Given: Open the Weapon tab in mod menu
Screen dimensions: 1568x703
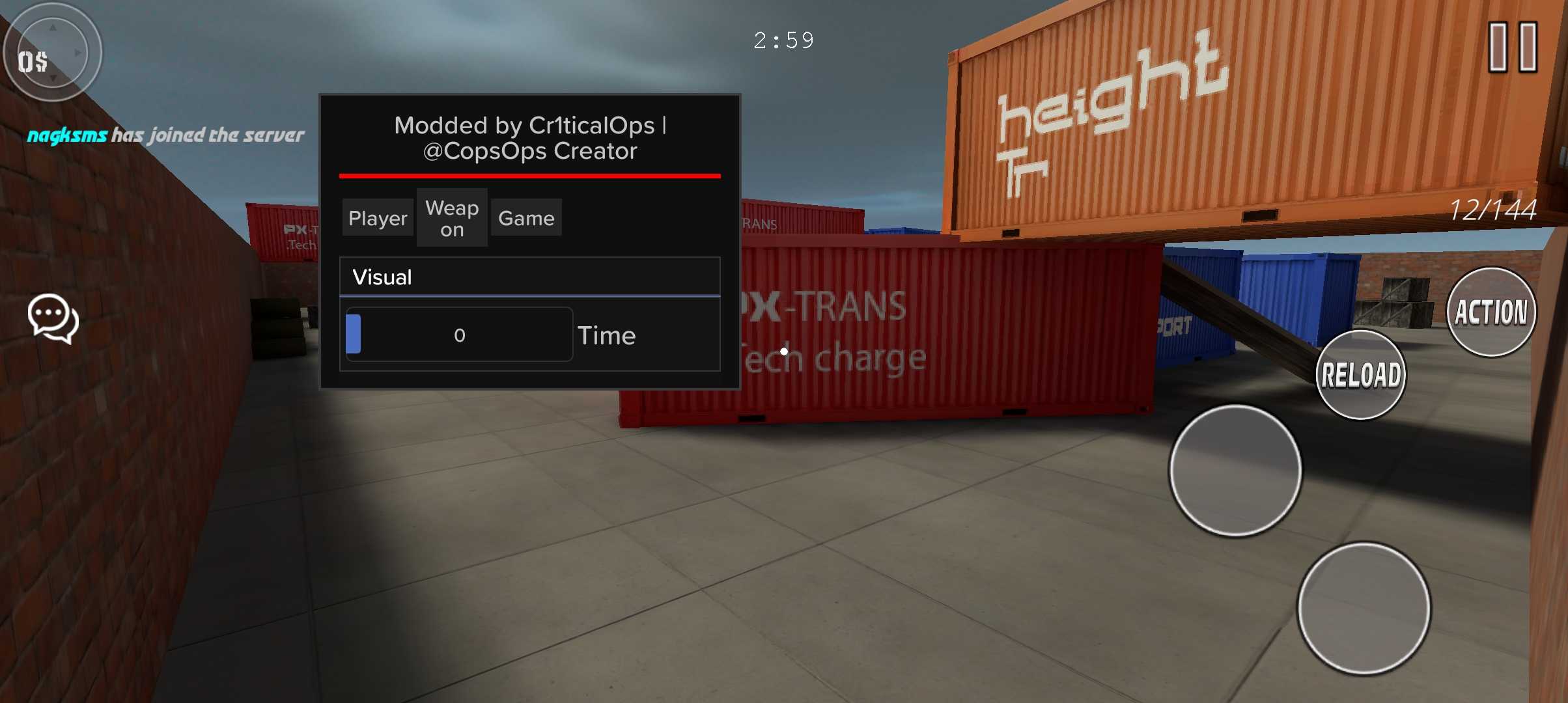Looking at the screenshot, I should (x=452, y=218).
